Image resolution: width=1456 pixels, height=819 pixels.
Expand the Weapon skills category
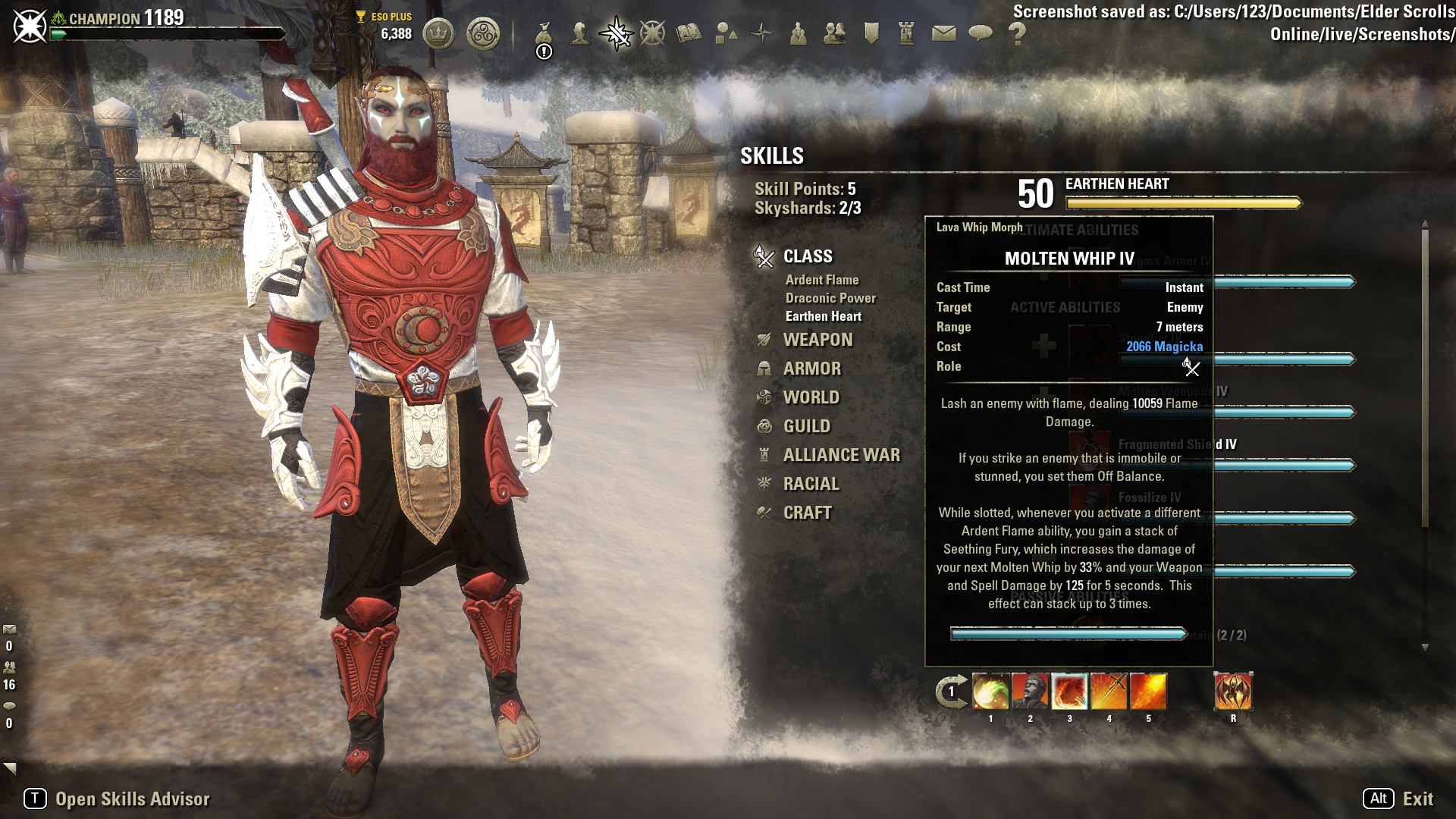tap(817, 340)
